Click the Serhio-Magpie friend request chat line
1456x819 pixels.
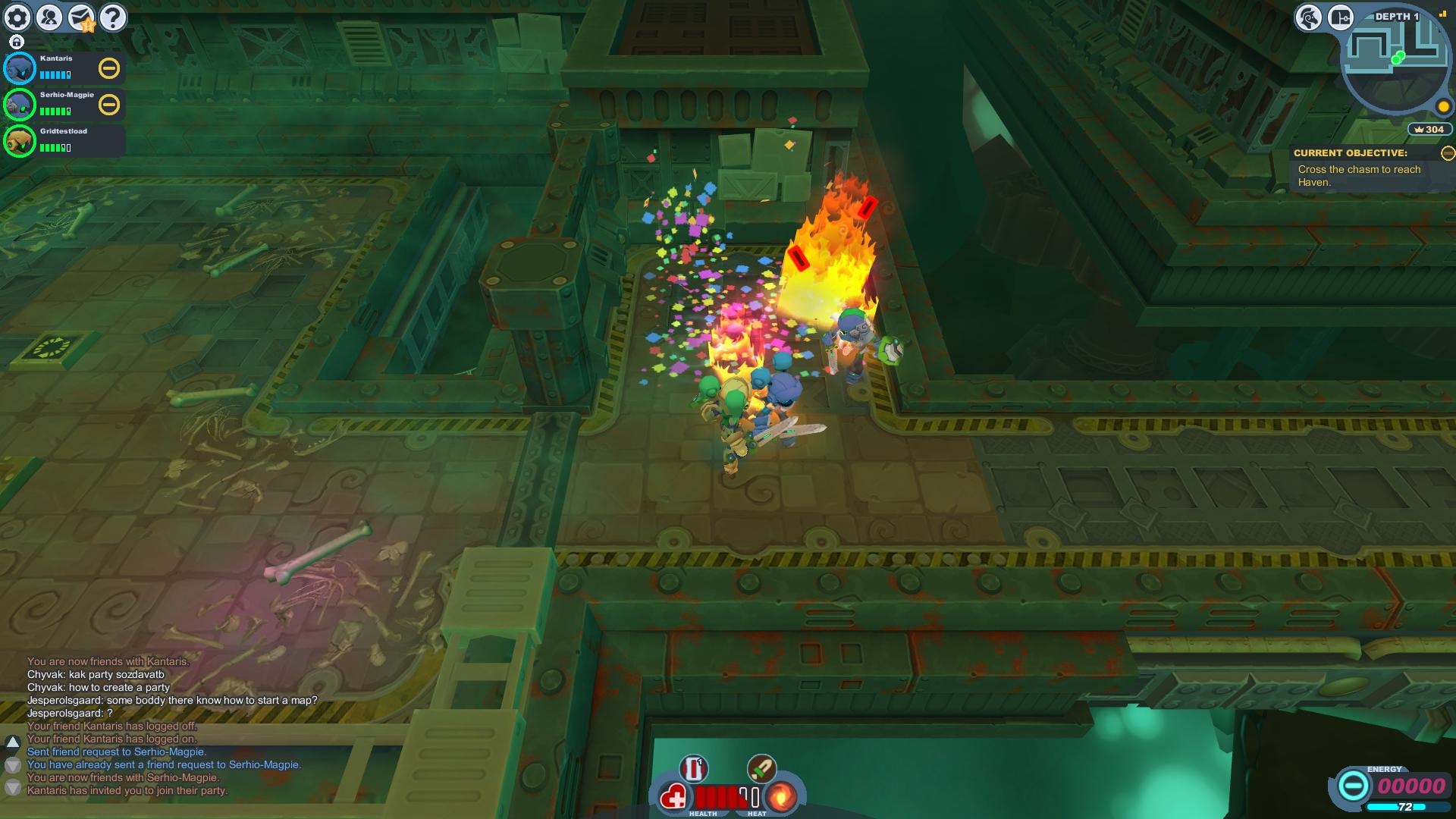pyautogui.click(x=116, y=752)
